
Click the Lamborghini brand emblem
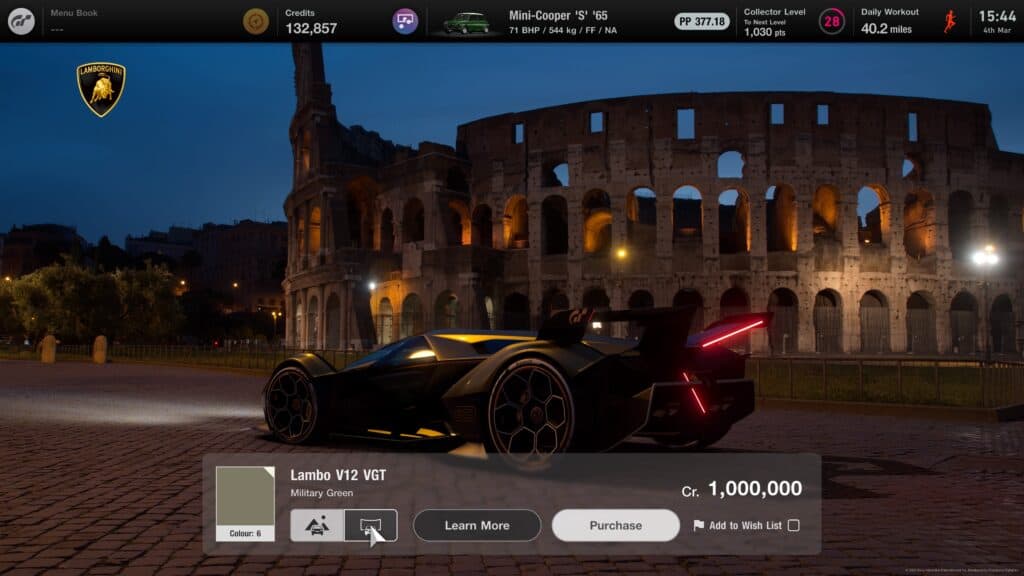[101, 89]
